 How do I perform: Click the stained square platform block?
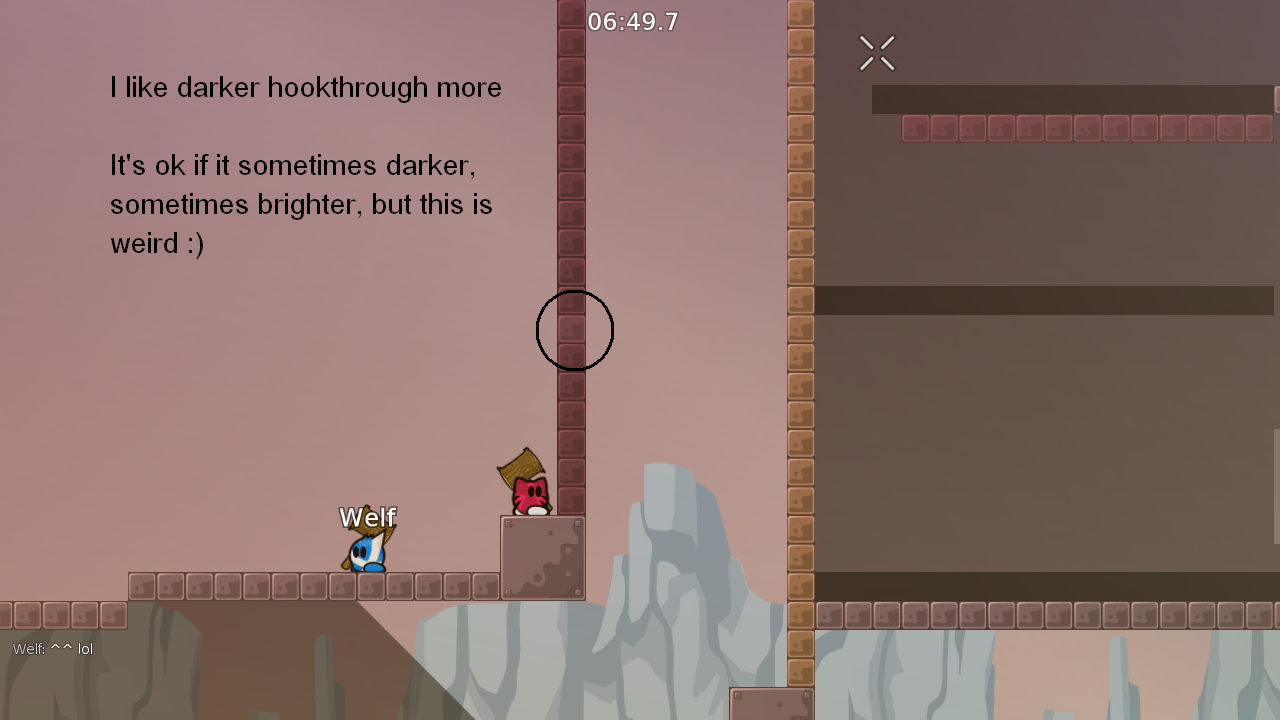541,558
